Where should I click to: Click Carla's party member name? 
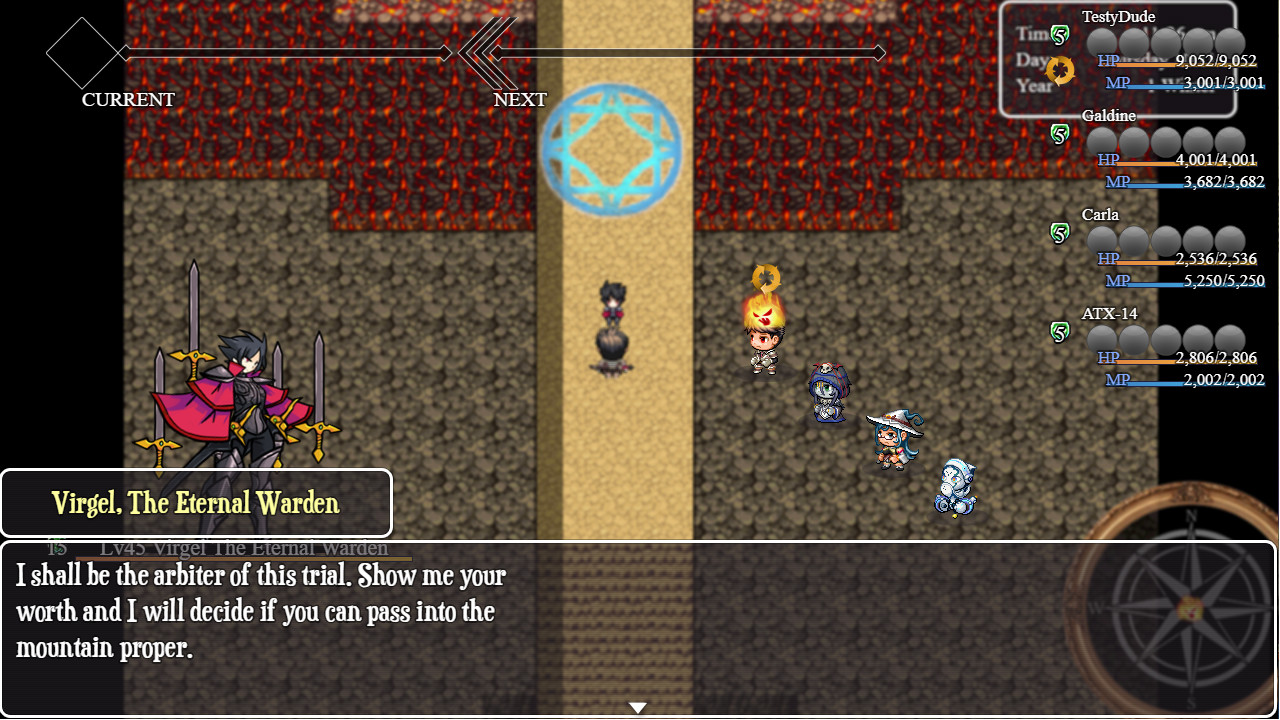coord(1100,214)
